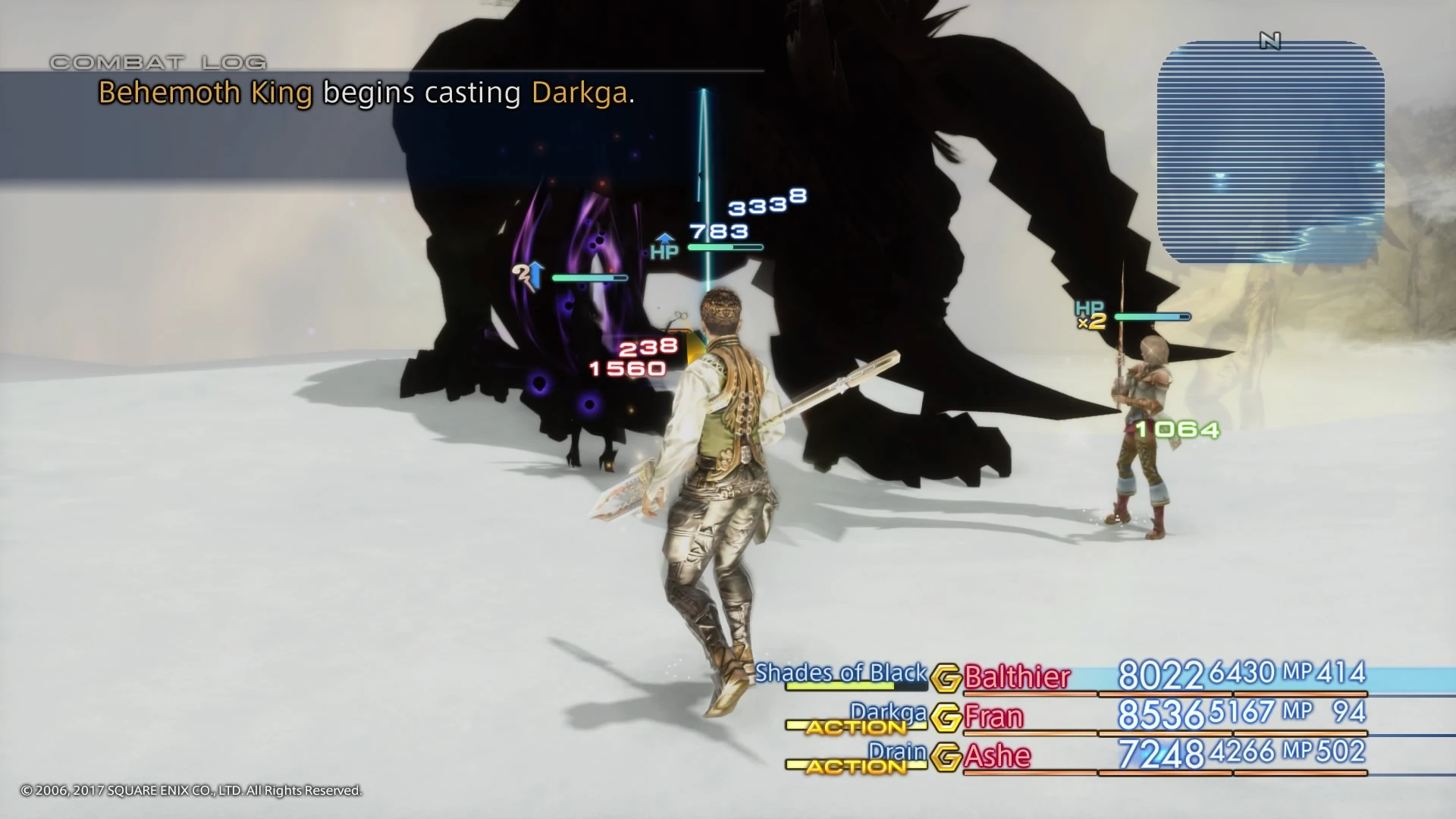Image resolution: width=1456 pixels, height=819 pixels.
Task: Toggle the Combat Log header
Action: coord(158,62)
